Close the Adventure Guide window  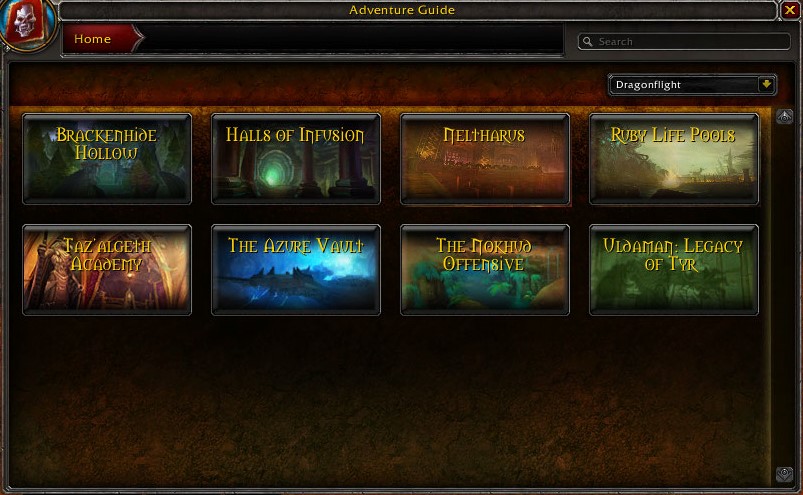coord(790,11)
